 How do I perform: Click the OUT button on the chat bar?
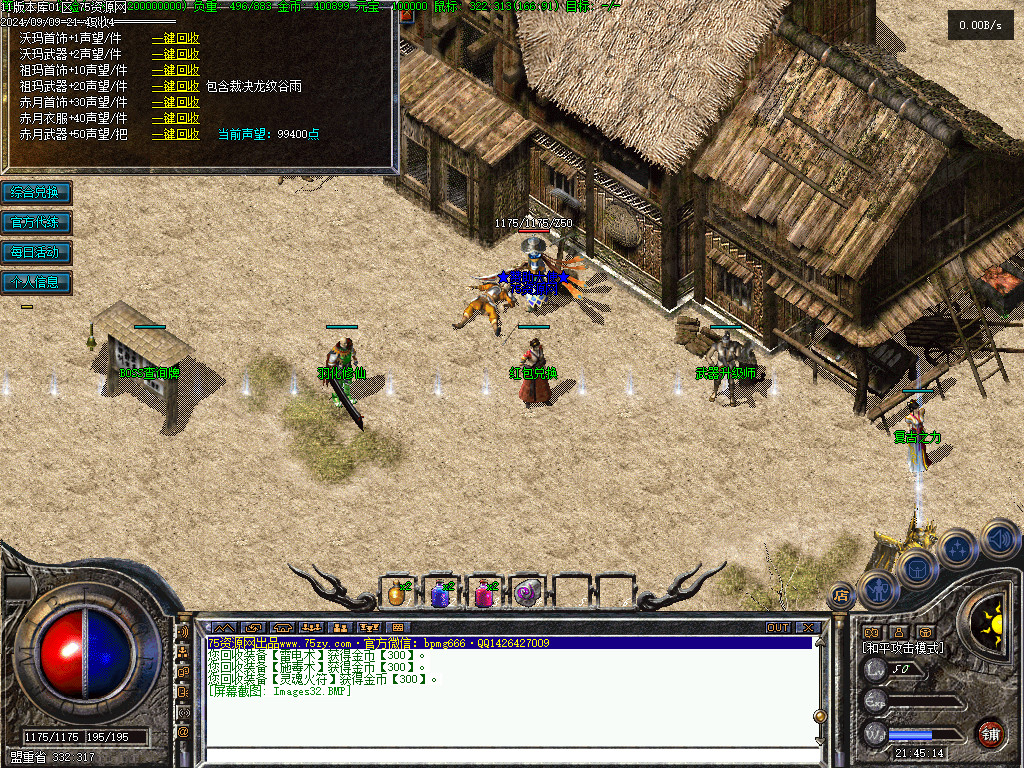click(778, 628)
